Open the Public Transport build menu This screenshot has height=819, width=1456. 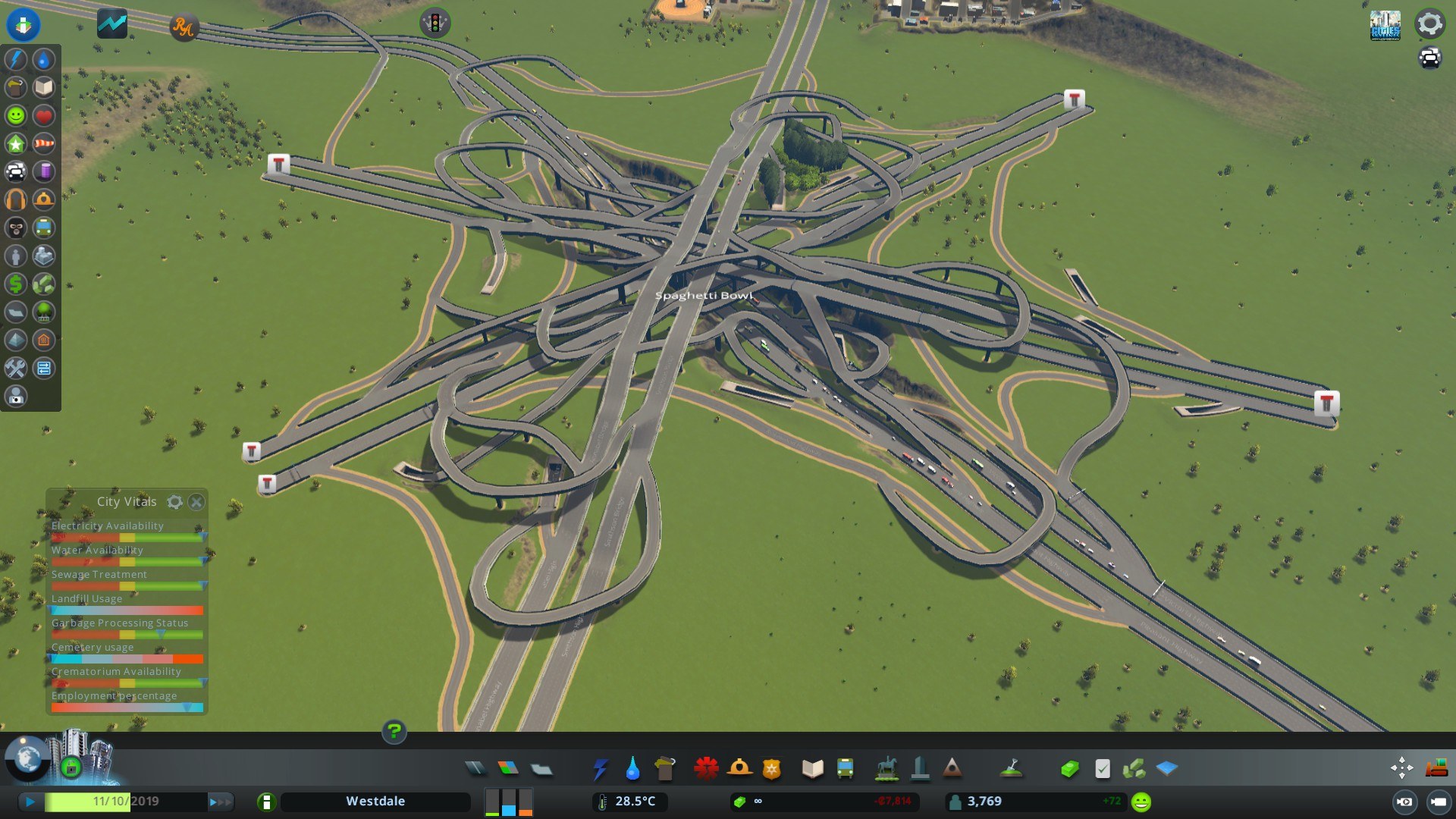[x=845, y=769]
